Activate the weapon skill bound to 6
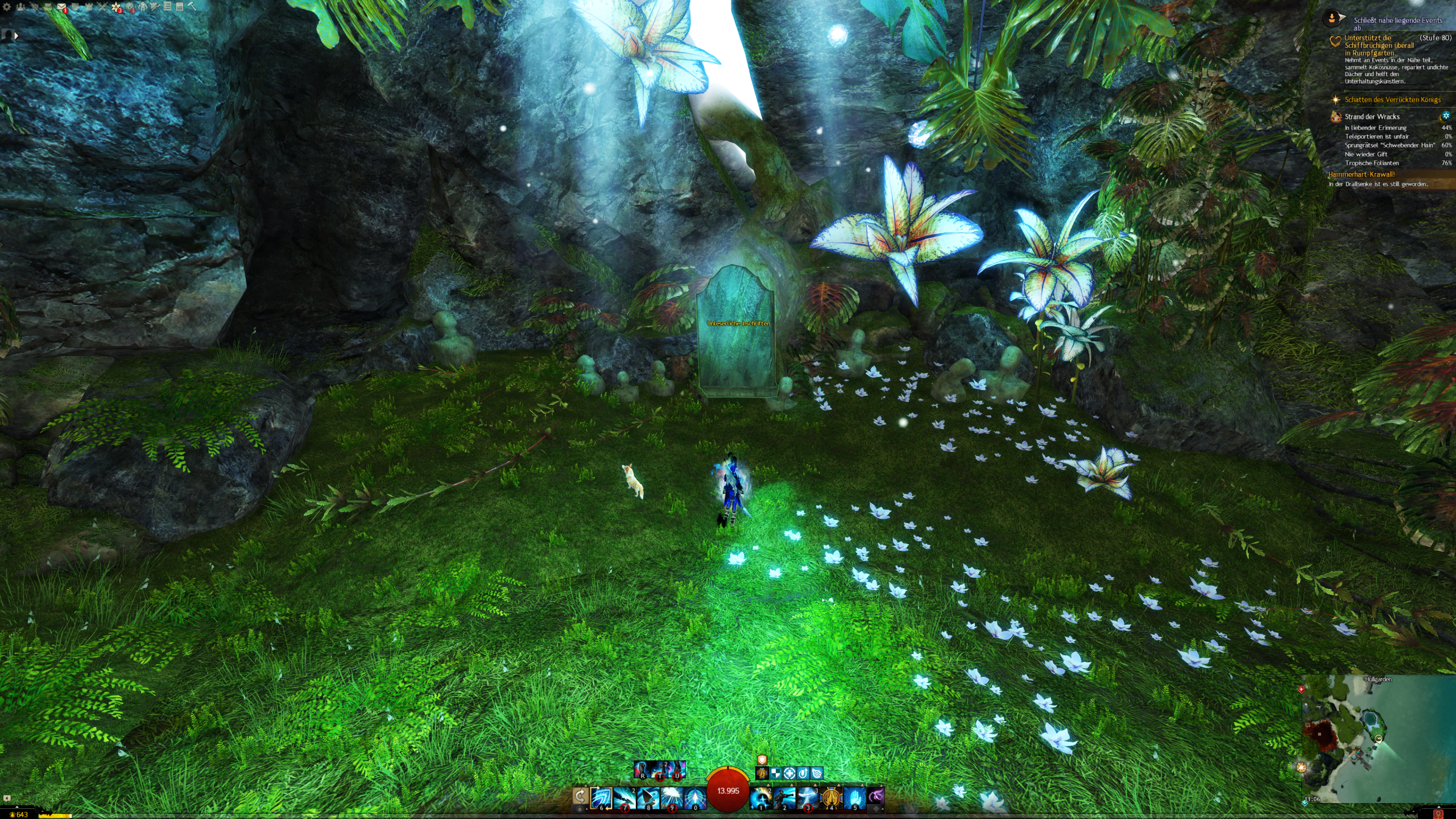The image size is (1456, 819). tap(601, 797)
